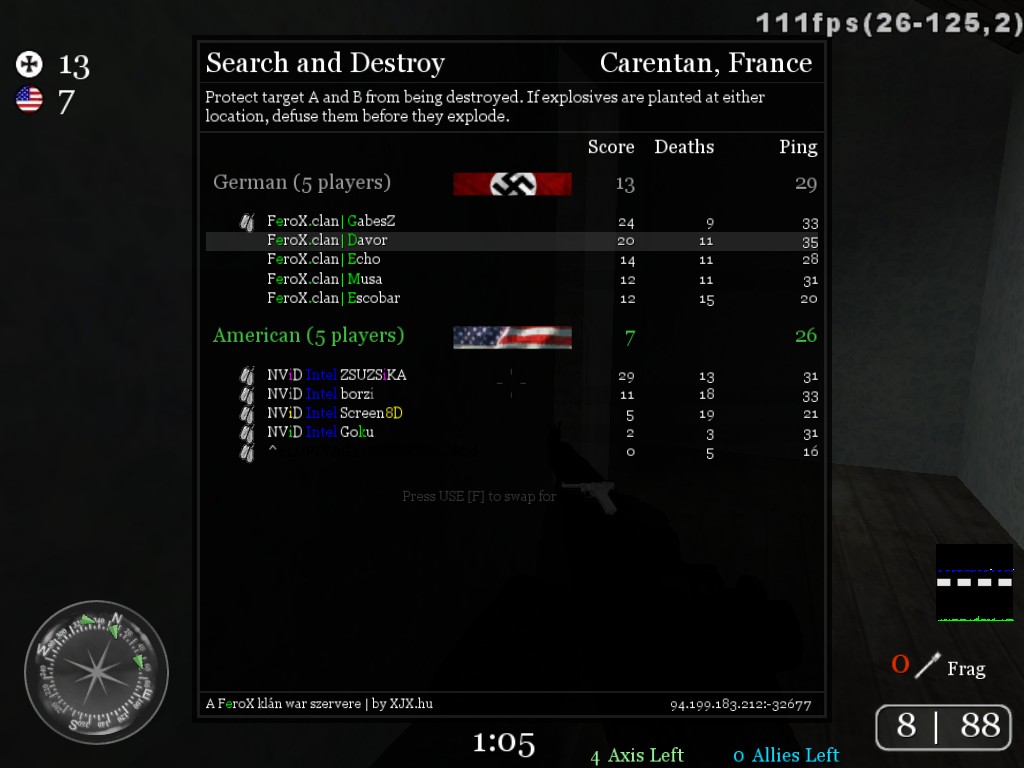Viewport: 1024px width, 768px height.
Task: Choose the highlighted Davor player row
Action: [x=327, y=240]
